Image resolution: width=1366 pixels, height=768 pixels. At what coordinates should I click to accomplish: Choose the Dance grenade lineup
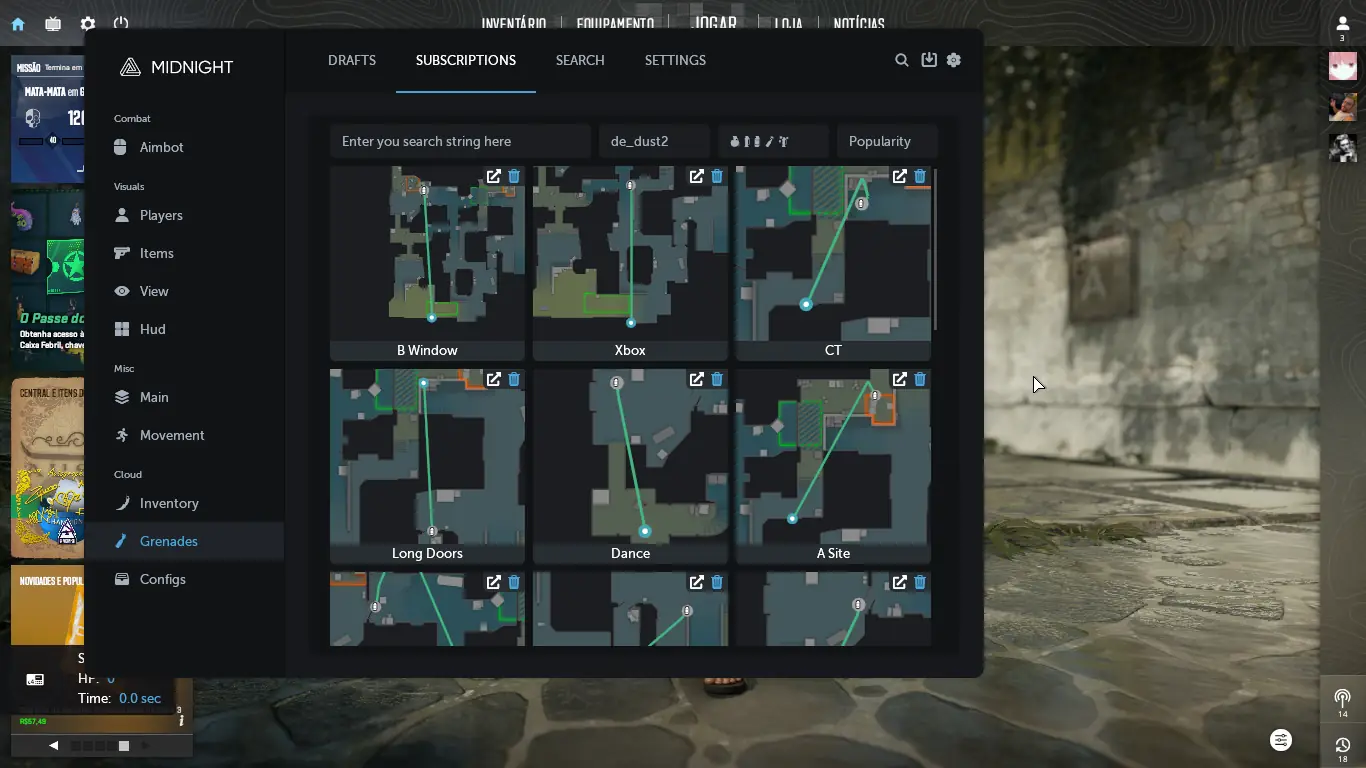pyautogui.click(x=630, y=458)
